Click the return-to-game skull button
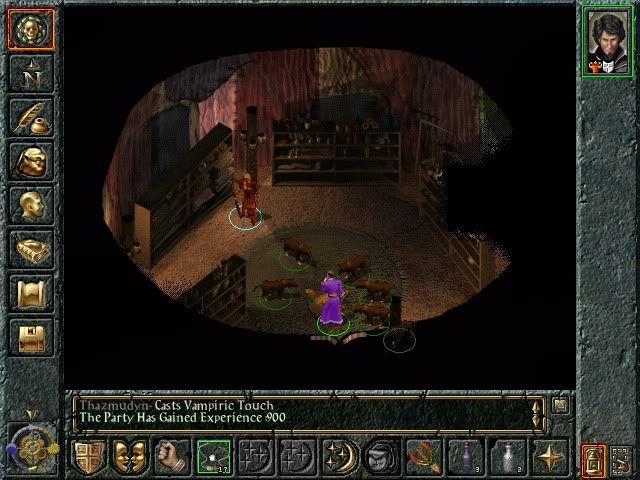Screen dimensions: 640x480 tap(30, 28)
